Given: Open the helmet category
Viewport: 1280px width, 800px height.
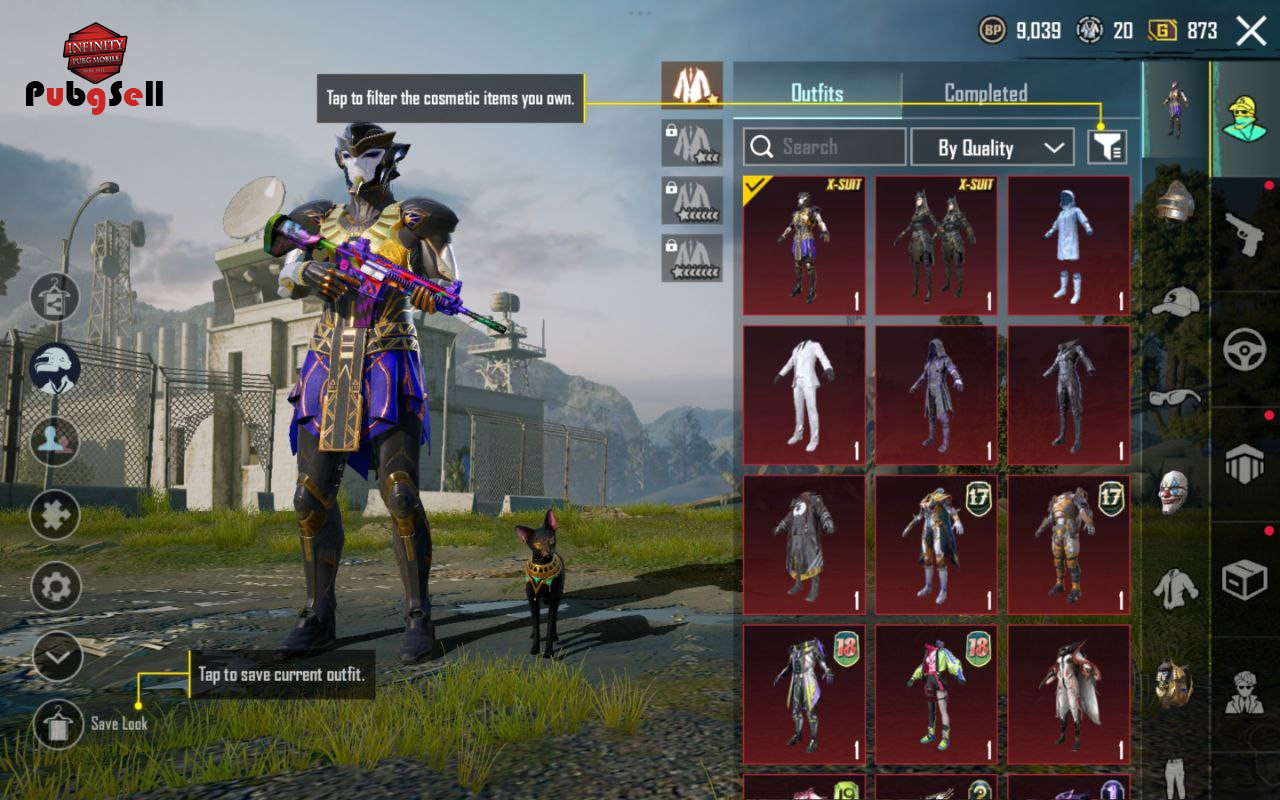Looking at the screenshot, I should coord(1175,202).
